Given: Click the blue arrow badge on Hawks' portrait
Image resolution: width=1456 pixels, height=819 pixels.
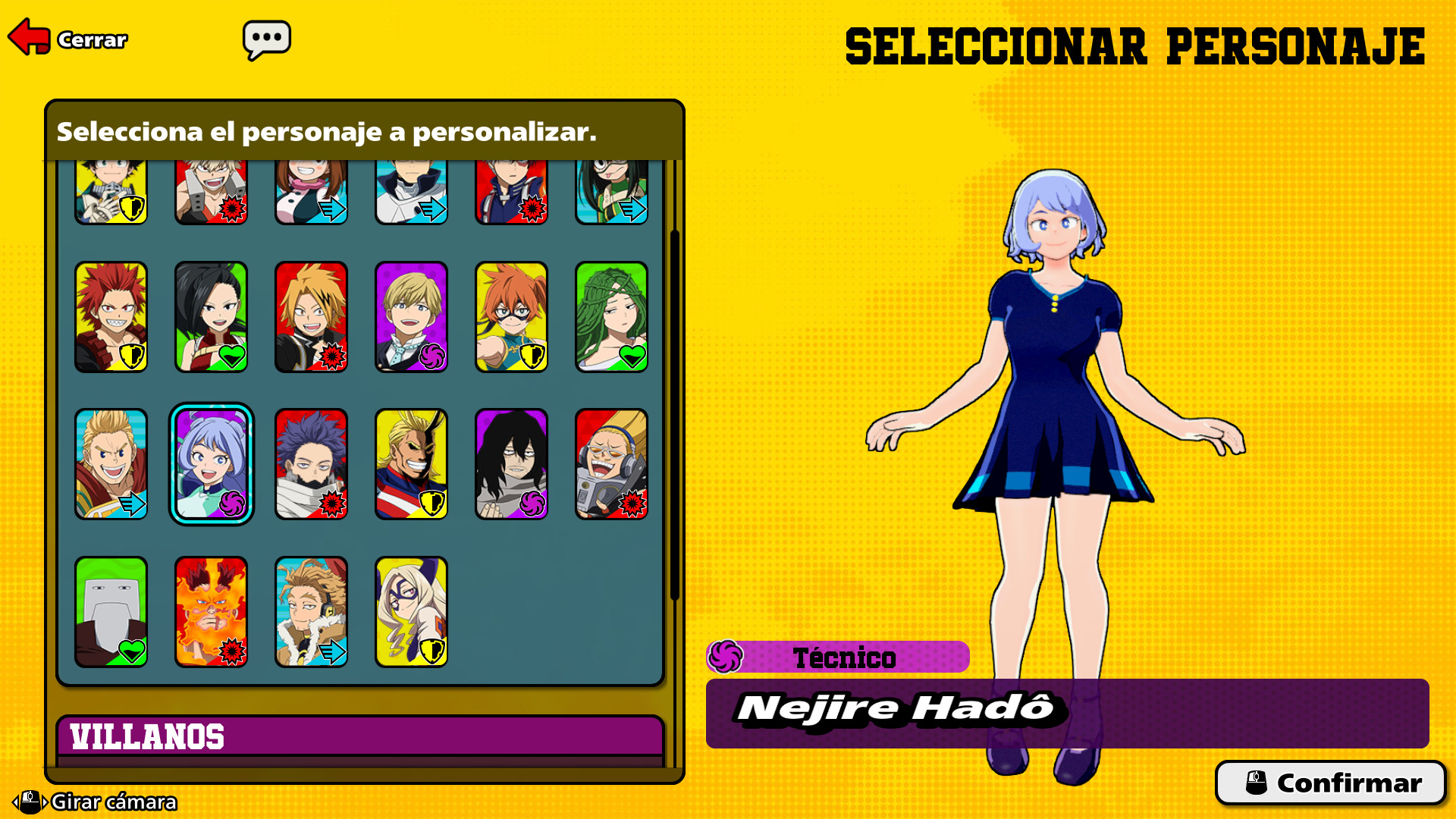Looking at the screenshot, I should (x=334, y=649).
